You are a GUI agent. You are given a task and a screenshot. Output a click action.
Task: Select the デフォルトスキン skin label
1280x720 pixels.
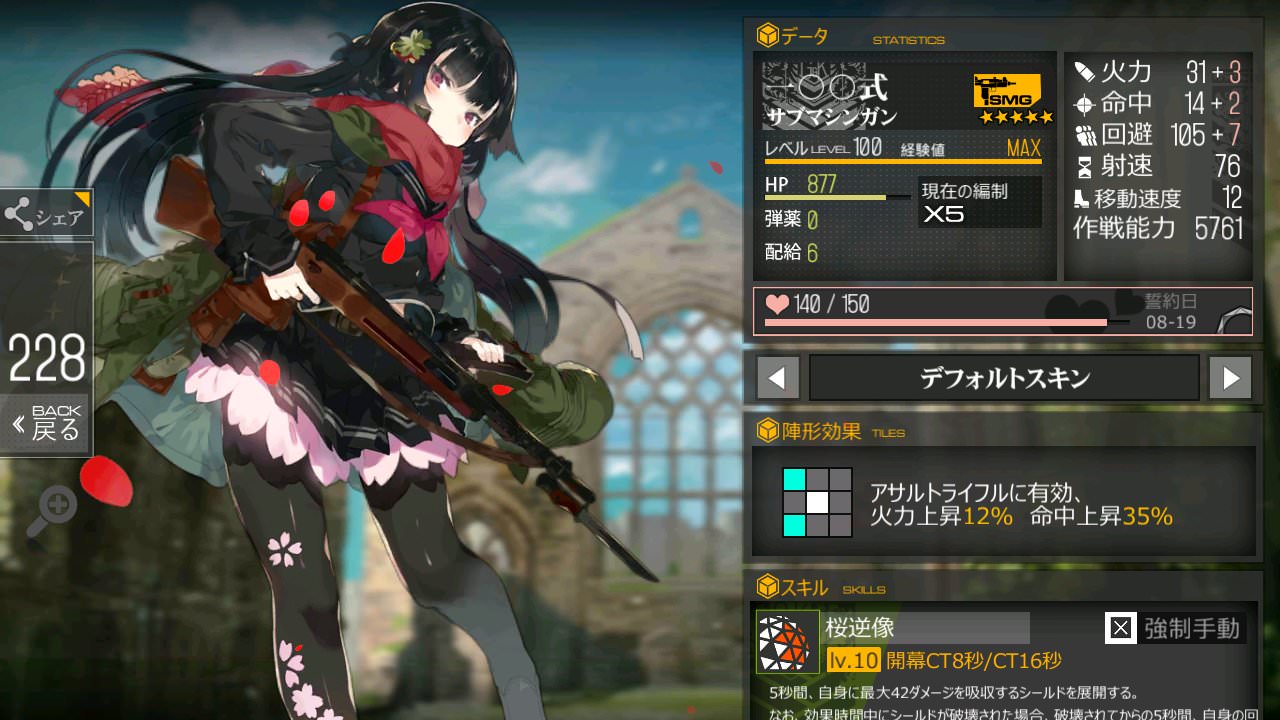1003,378
